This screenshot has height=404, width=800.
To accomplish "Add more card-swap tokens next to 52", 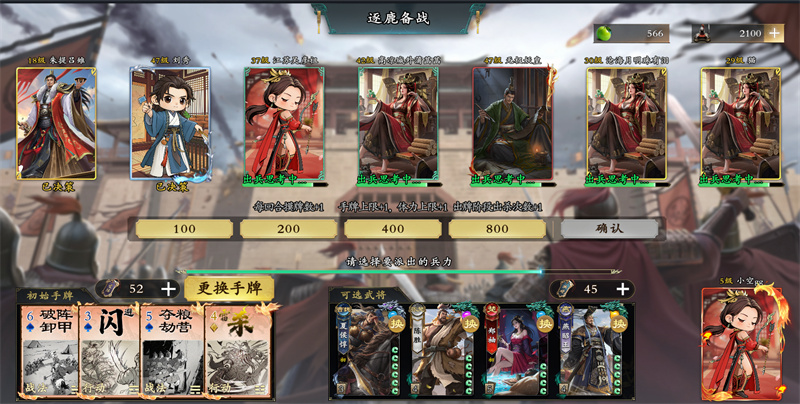I will [169, 289].
